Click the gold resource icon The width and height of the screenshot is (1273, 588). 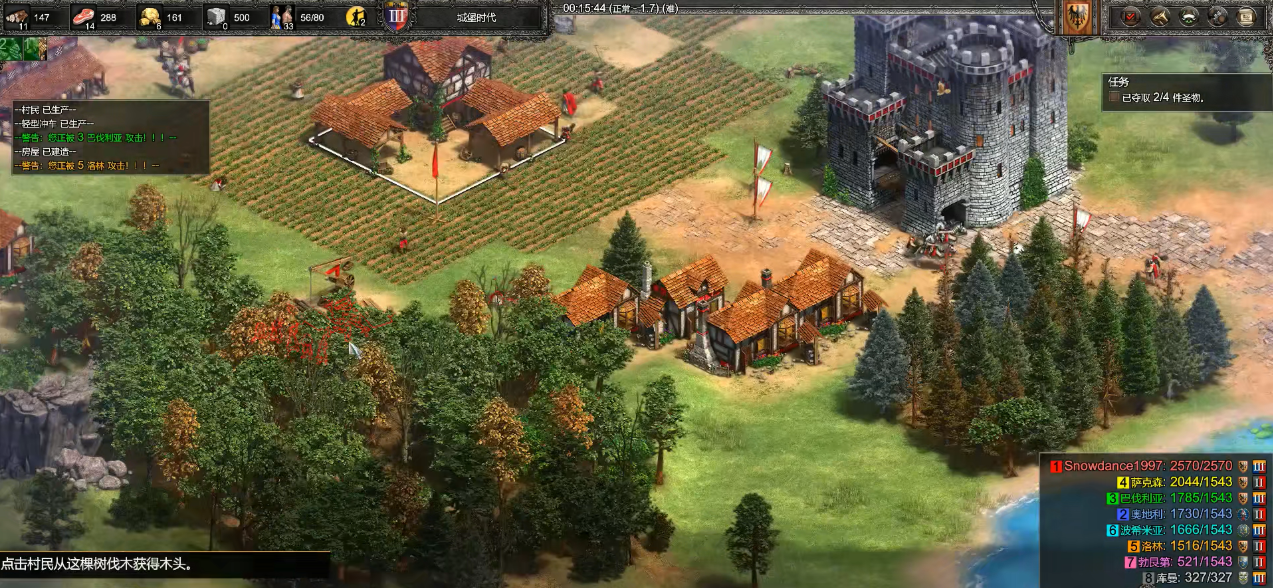coord(150,17)
